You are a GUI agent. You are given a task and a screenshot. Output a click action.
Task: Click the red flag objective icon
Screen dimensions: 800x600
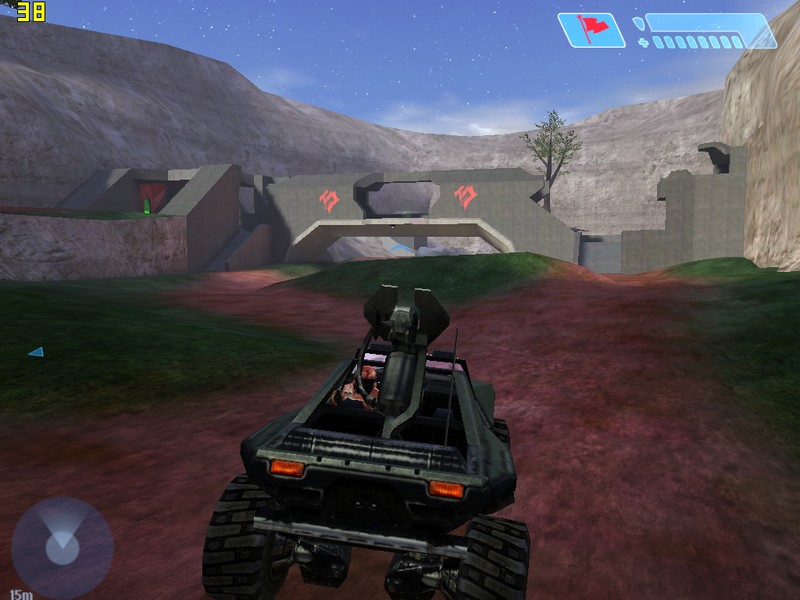[591, 29]
